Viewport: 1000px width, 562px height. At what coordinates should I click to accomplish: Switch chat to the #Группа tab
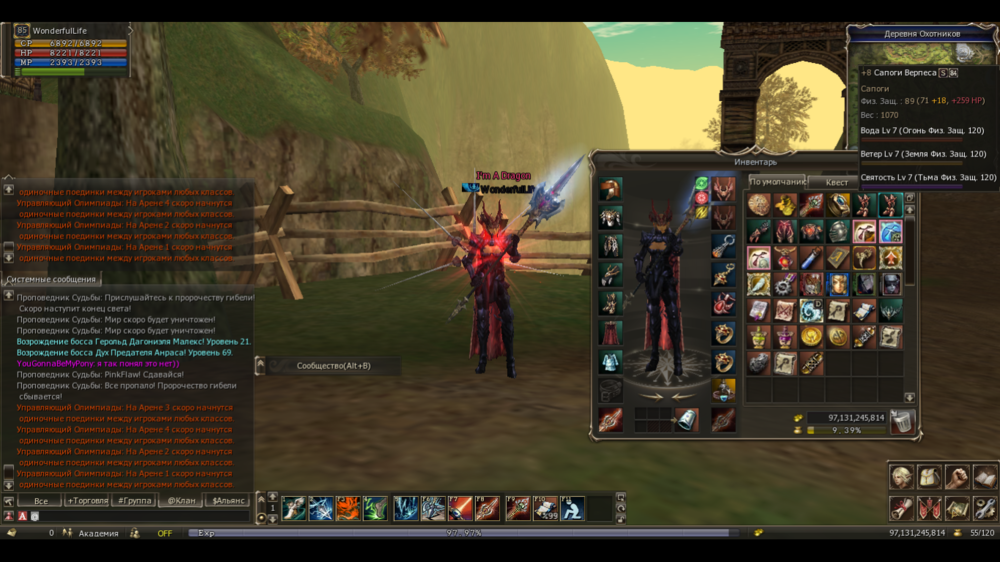point(135,500)
